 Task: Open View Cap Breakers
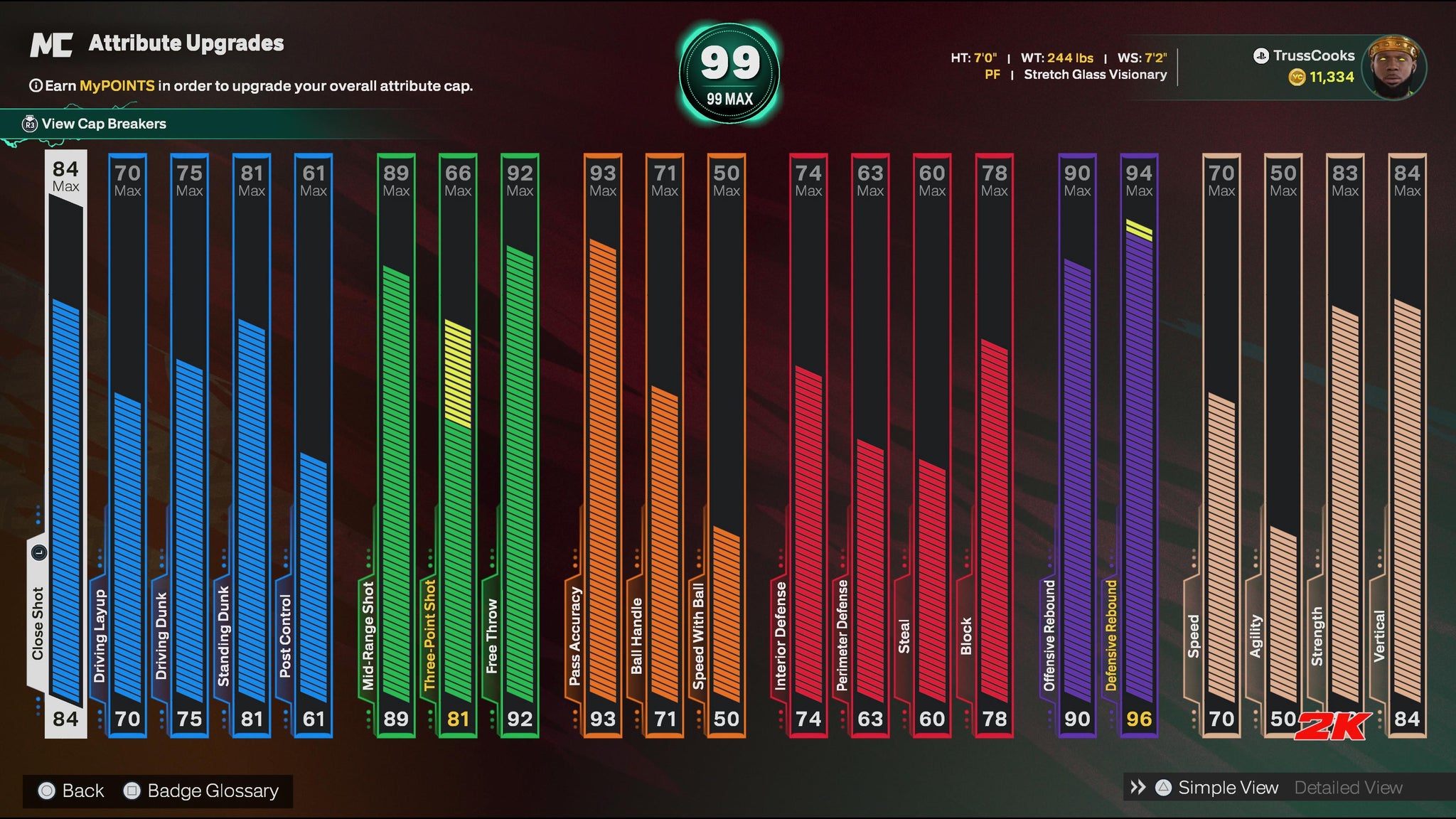pyautogui.click(x=103, y=124)
